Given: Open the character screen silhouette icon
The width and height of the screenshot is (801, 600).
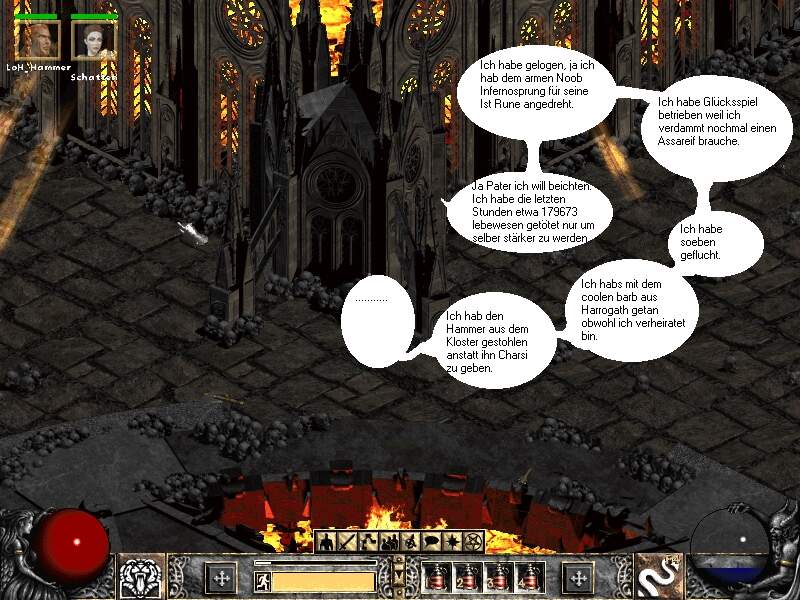Looking at the screenshot, I should [326, 542].
